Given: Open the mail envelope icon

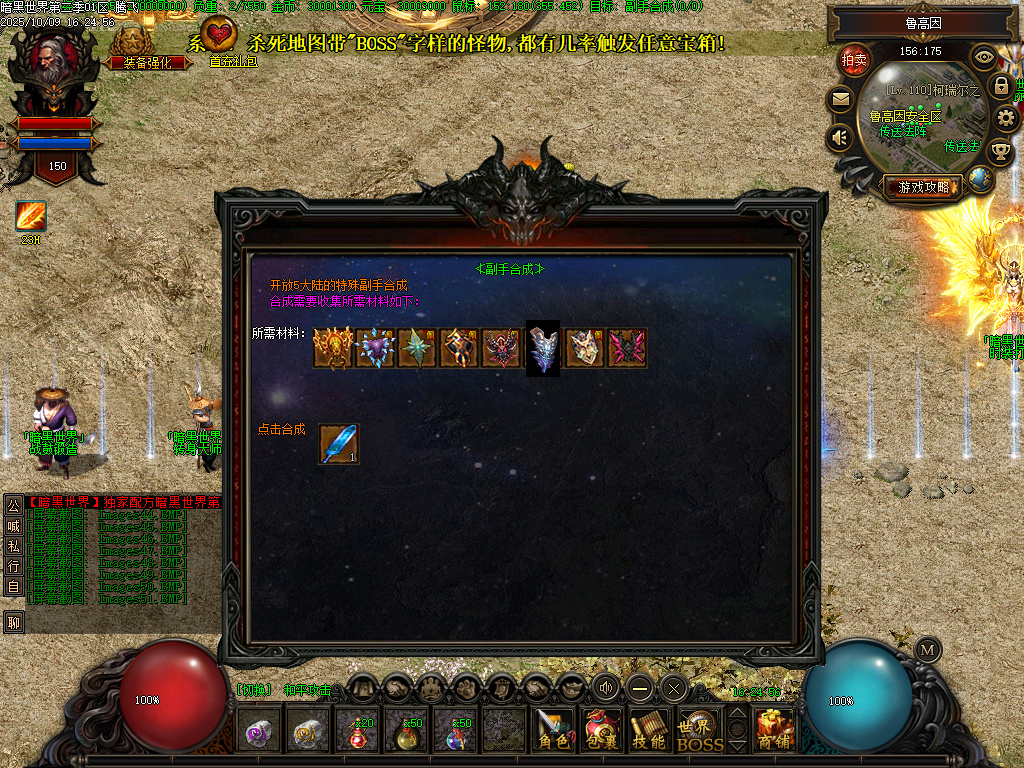Looking at the screenshot, I should coord(840,99).
